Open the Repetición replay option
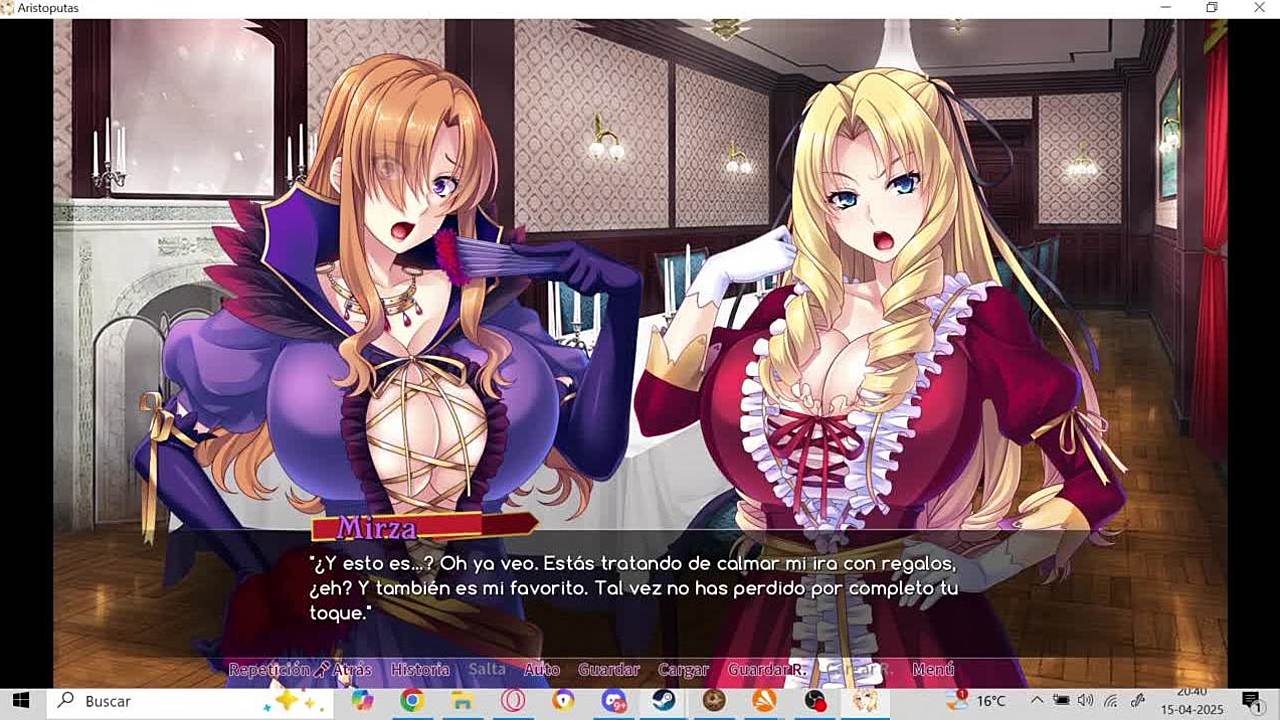This screenshot has height=720, width=1280. (x=269, y=669)
